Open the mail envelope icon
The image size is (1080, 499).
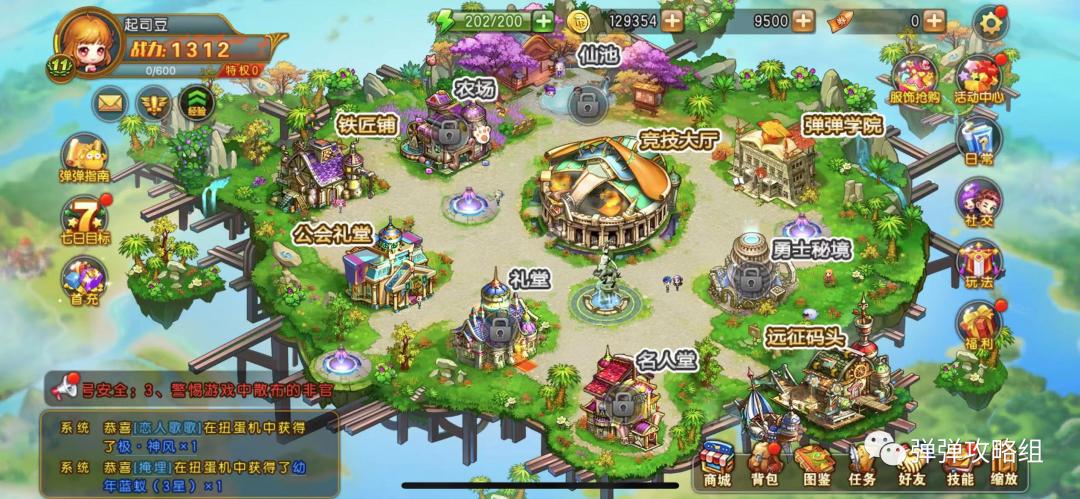pos(110,101)
